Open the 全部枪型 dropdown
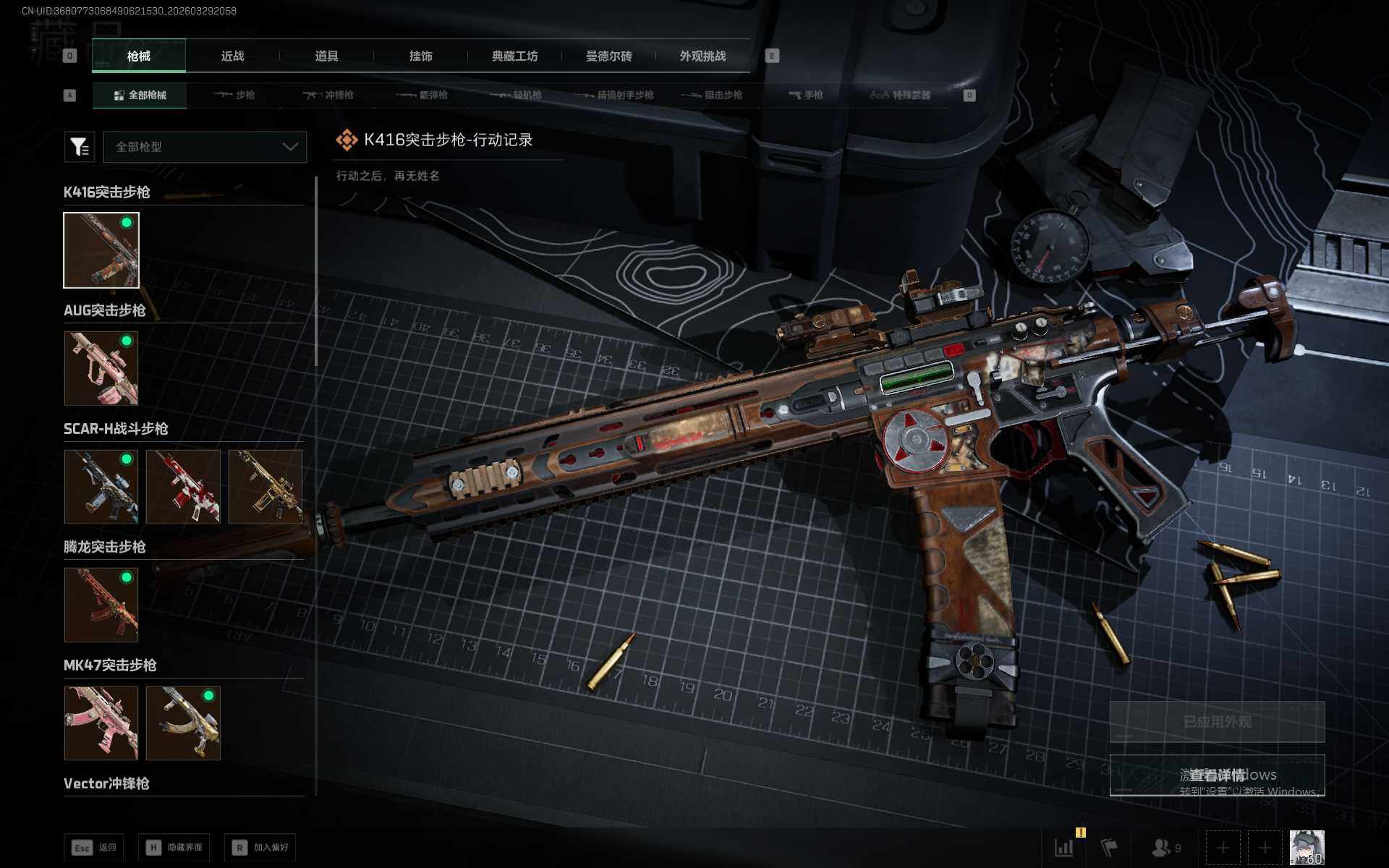 click(205, 147)
